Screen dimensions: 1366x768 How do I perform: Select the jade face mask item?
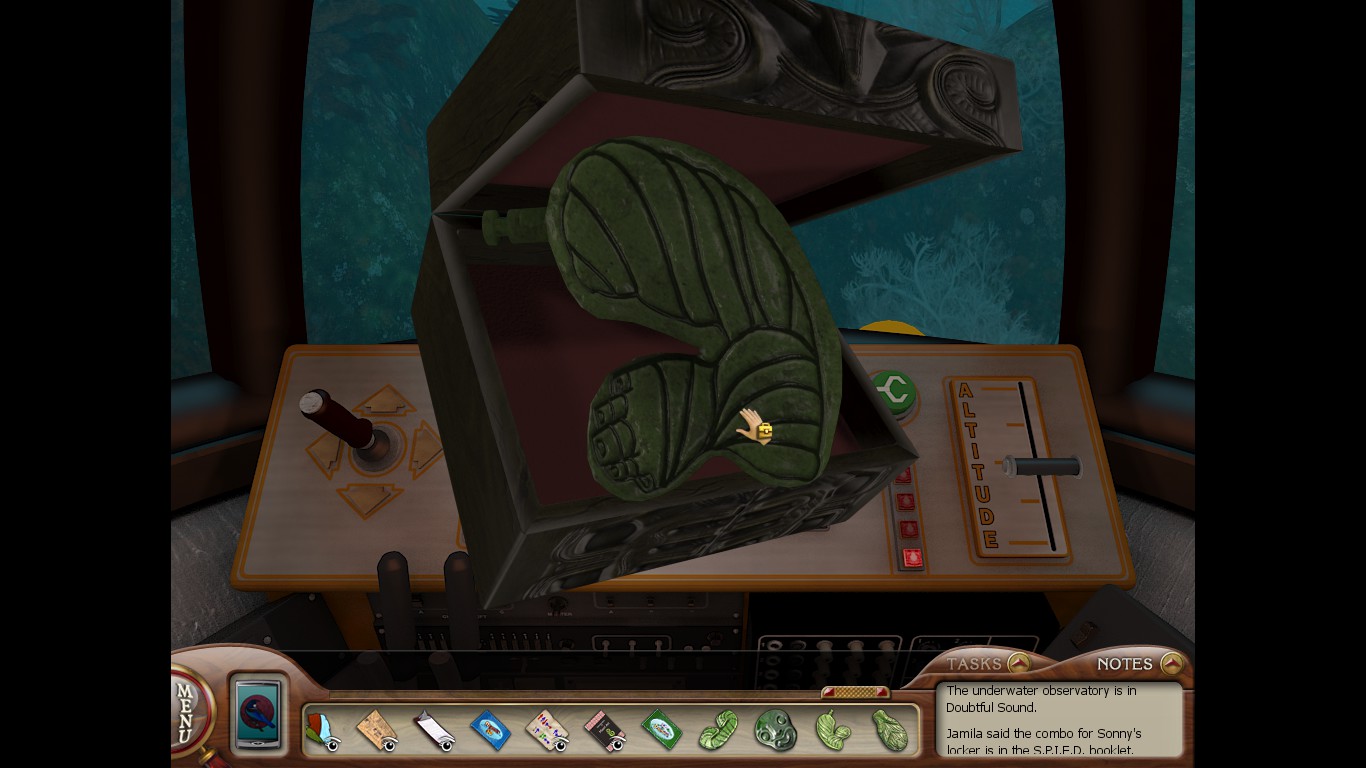[775, 730]
